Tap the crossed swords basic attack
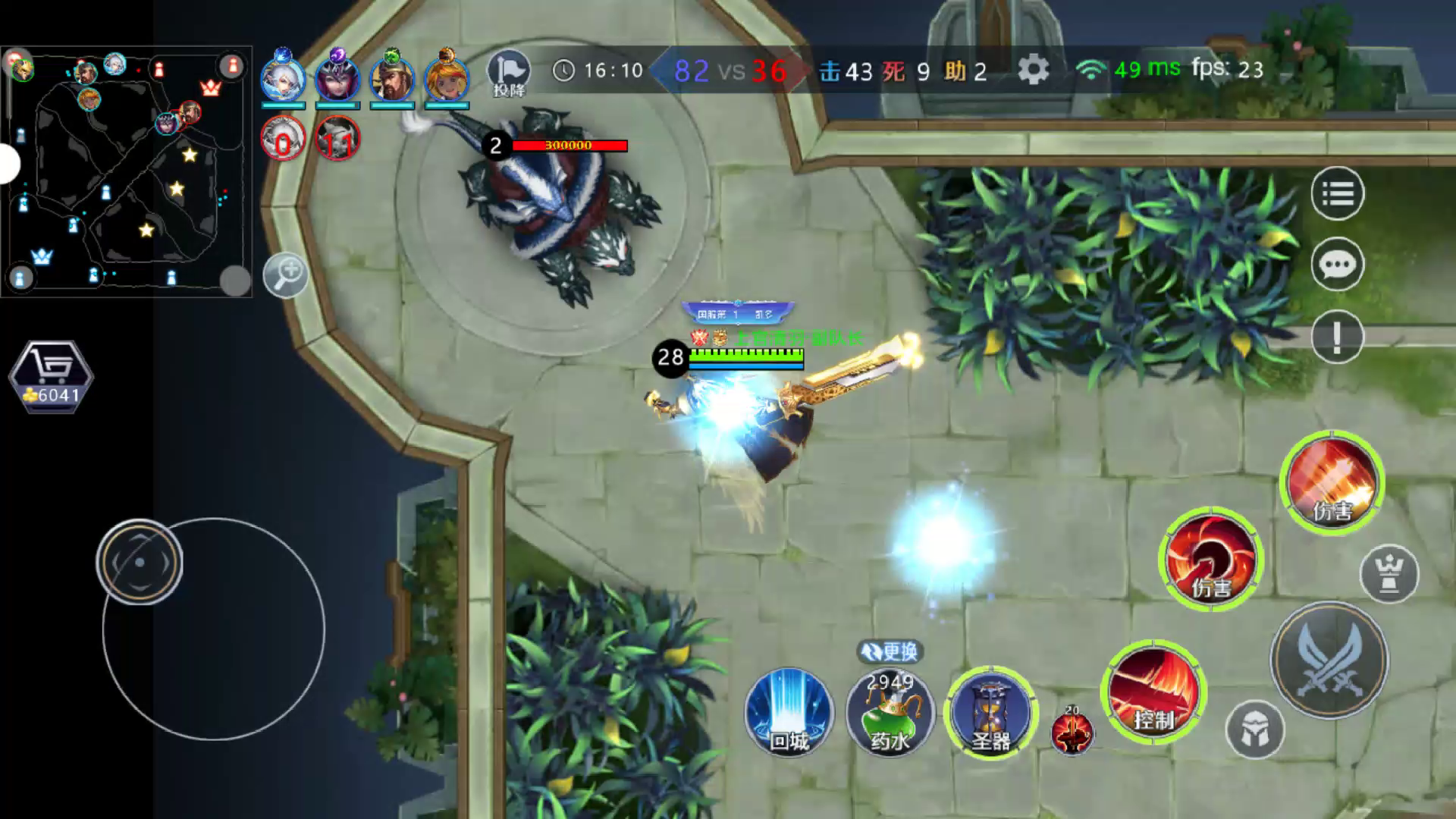The width and height of the screenshot is (1456, 819). 1329,661
